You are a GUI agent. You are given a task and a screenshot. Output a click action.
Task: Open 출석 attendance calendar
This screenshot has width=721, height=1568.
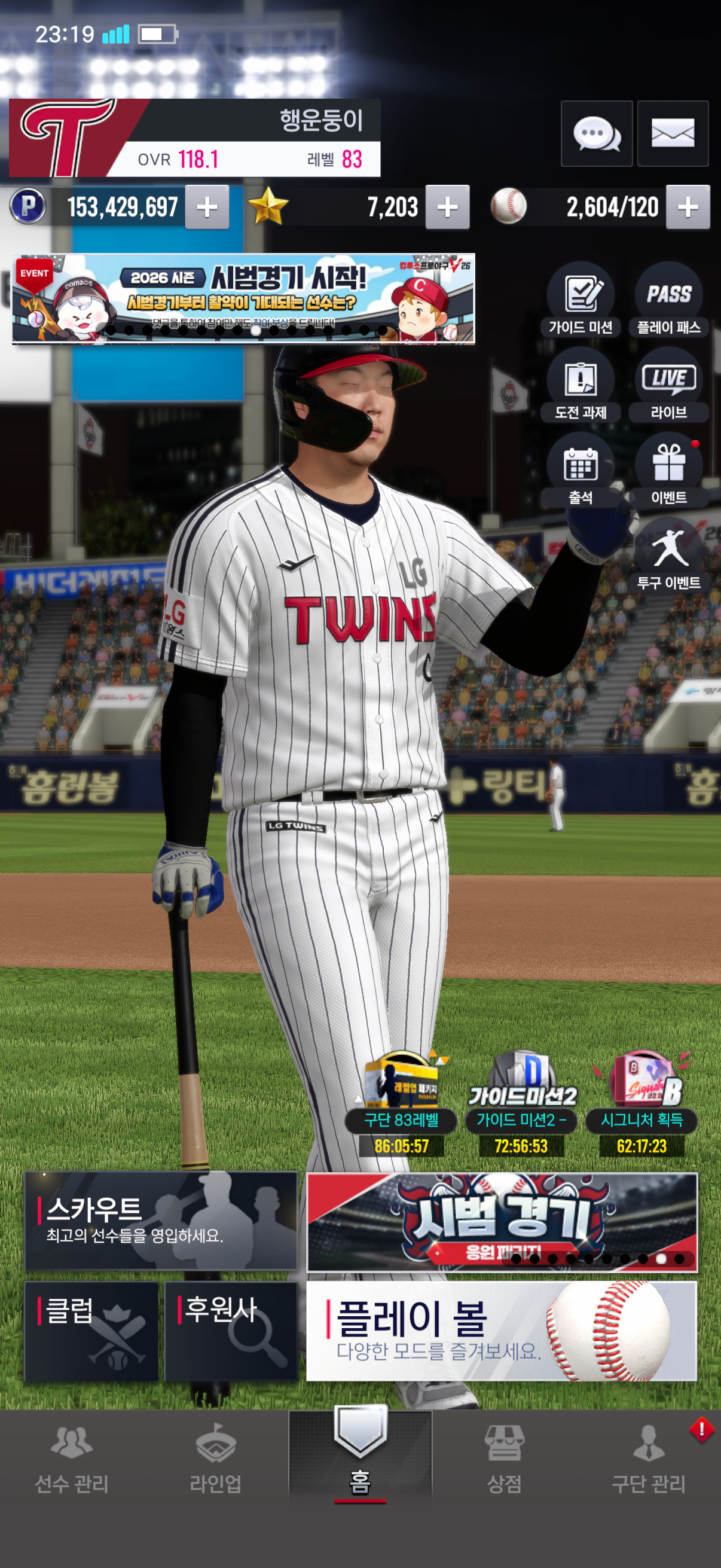(x=581, y=470)
